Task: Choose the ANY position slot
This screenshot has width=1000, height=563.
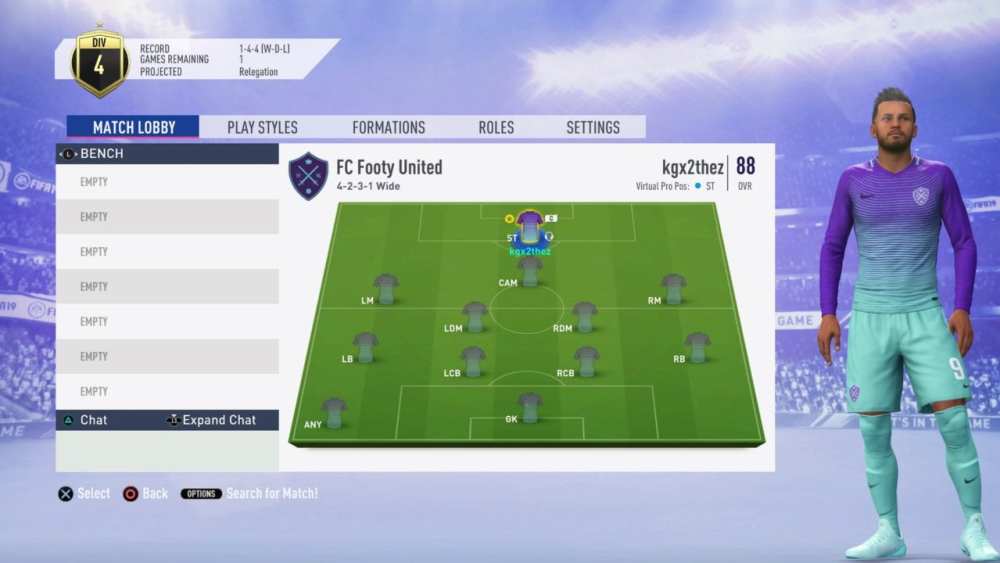Action: tap(334, 412)
